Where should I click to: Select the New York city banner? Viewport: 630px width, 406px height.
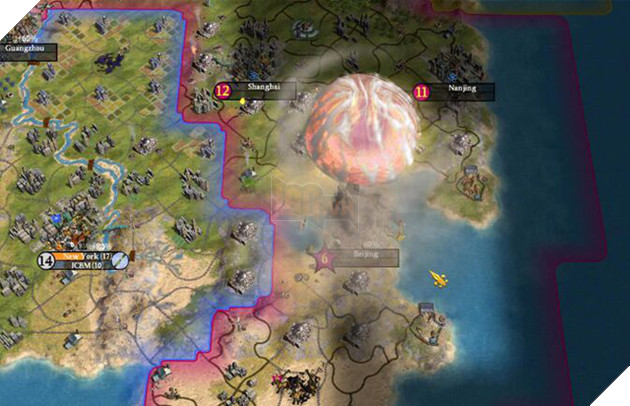[85, 257]
